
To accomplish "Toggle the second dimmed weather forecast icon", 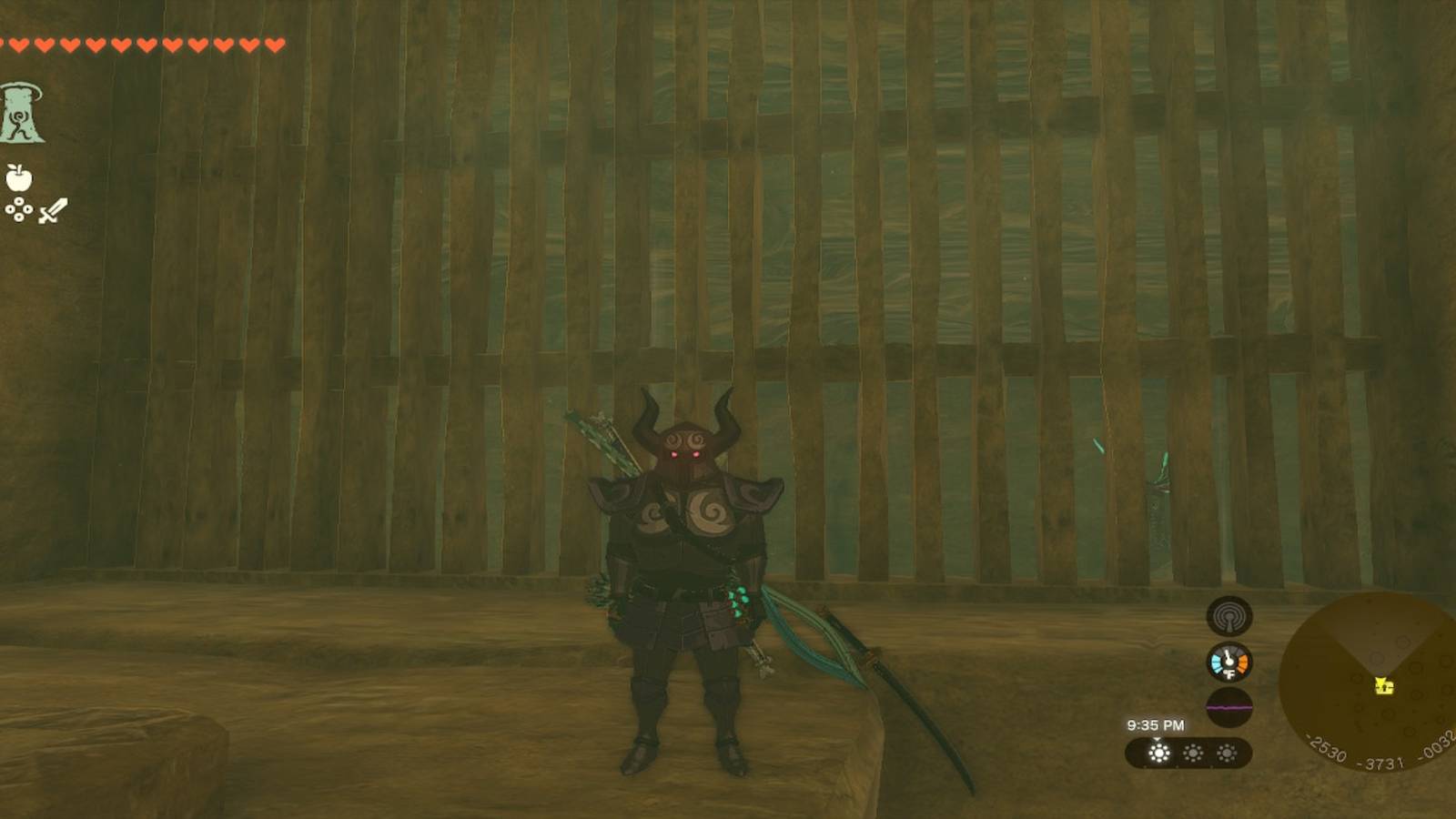I will pyautogui.click(x=1195, y=755).
